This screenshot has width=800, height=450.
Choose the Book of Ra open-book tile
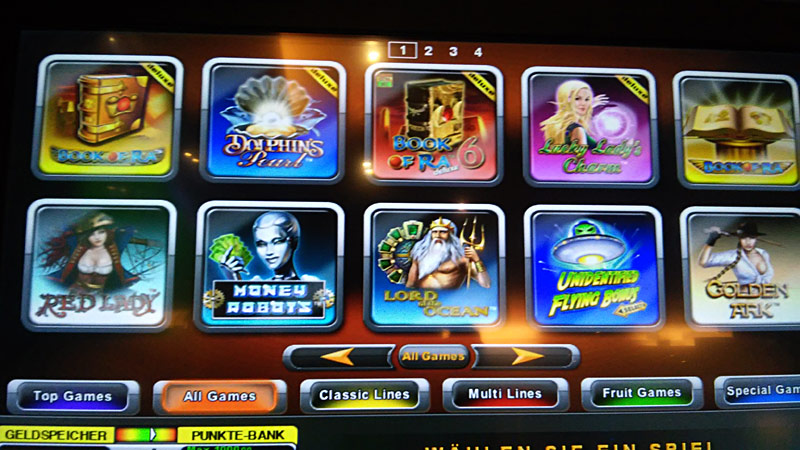[x=738, y=130]
